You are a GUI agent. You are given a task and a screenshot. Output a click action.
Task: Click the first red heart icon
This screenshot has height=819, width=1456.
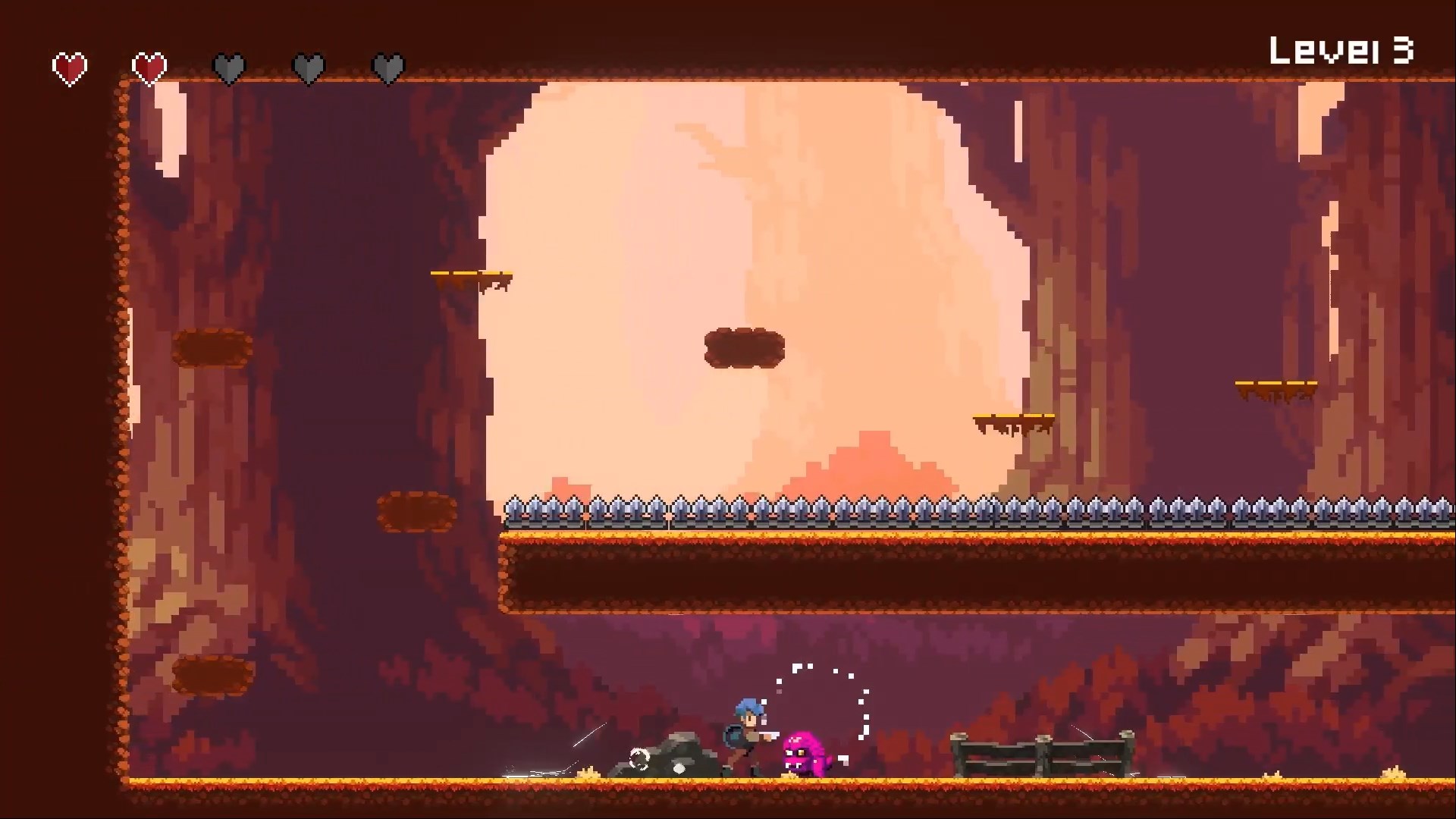(x=69, y=67)
